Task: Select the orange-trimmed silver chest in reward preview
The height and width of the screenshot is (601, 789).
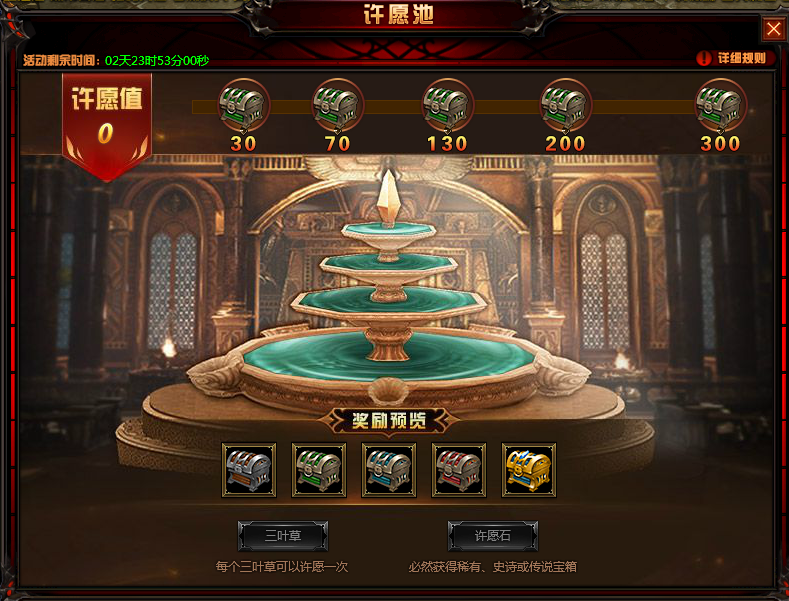Action: tap(248, 470)
